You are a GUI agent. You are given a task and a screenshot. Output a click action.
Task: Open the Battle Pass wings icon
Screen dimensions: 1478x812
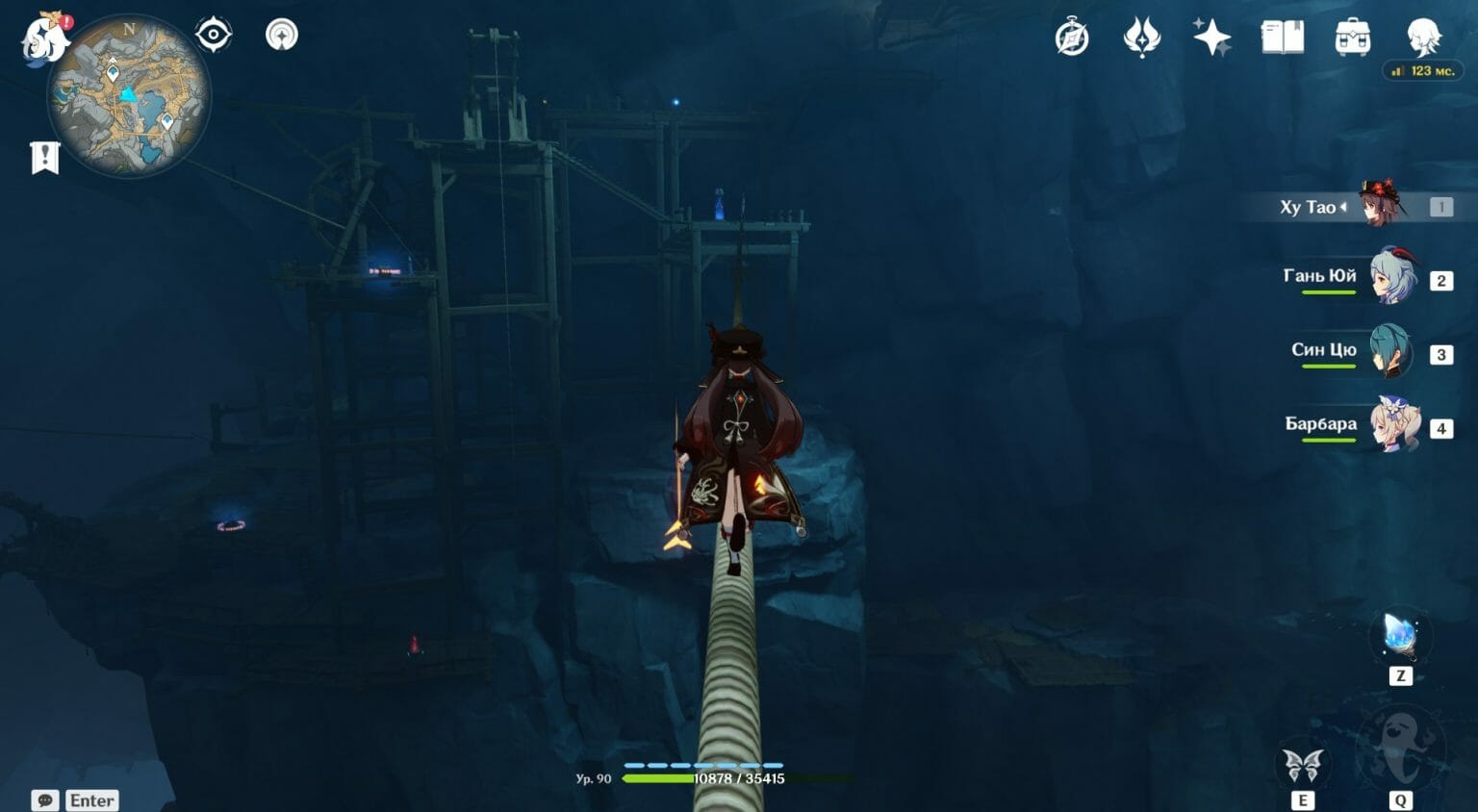click(1144, 37)
